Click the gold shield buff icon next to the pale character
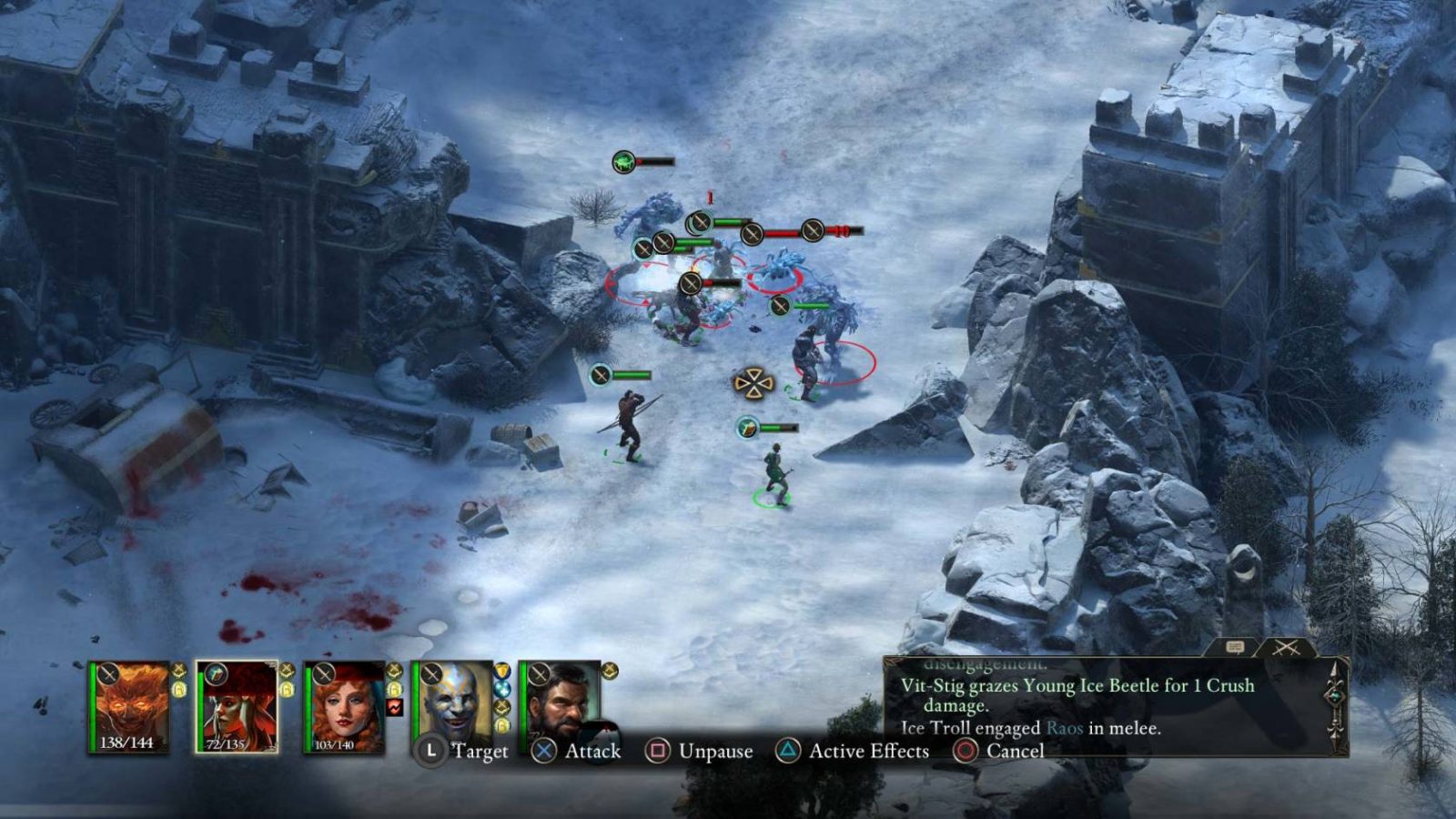This screenshot has width=1456, height=819. (x=502, y=672)
